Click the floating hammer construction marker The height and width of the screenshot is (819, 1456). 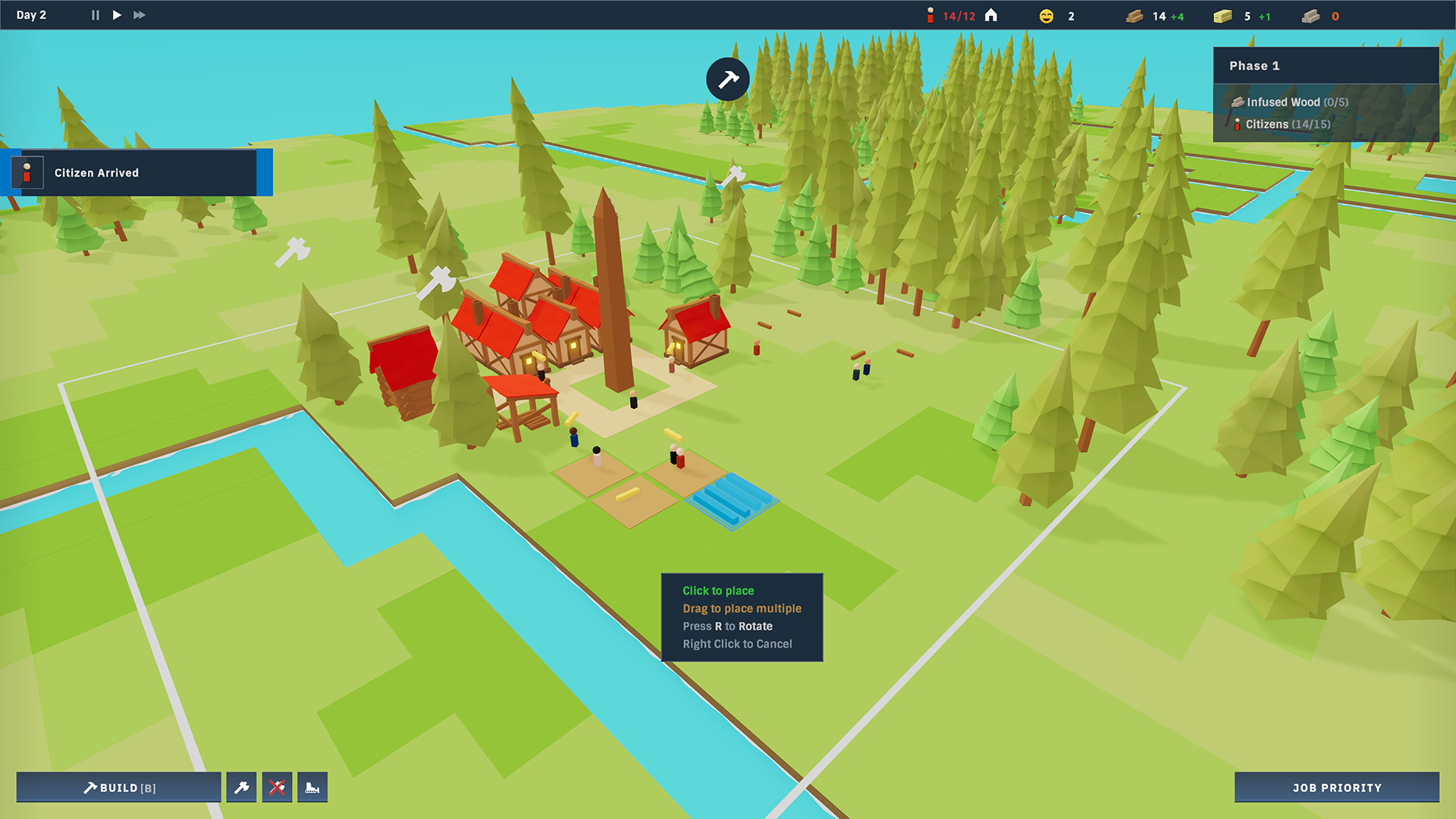[x=726, y=78]
